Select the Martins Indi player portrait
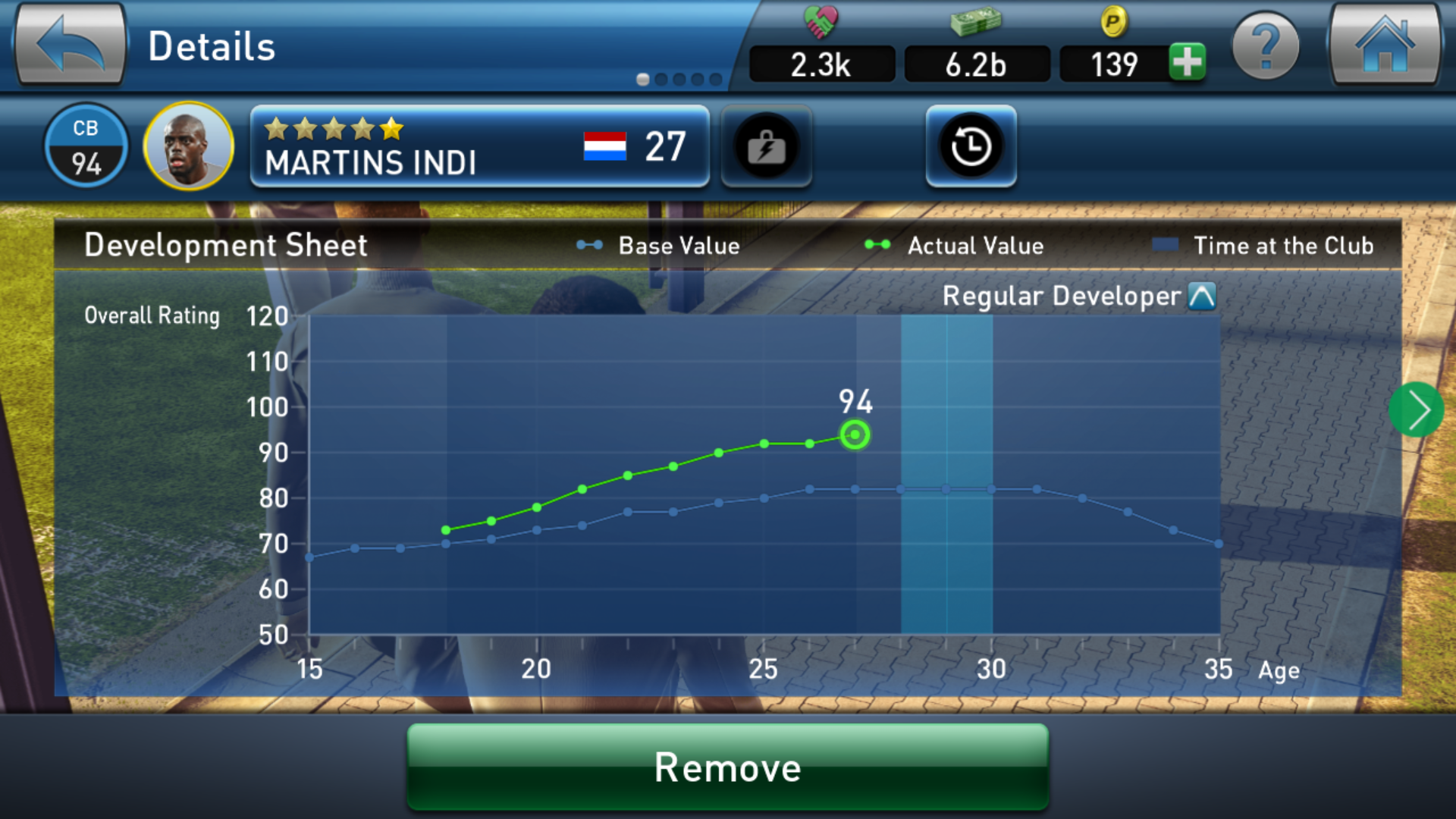 [x=188, y=146]
